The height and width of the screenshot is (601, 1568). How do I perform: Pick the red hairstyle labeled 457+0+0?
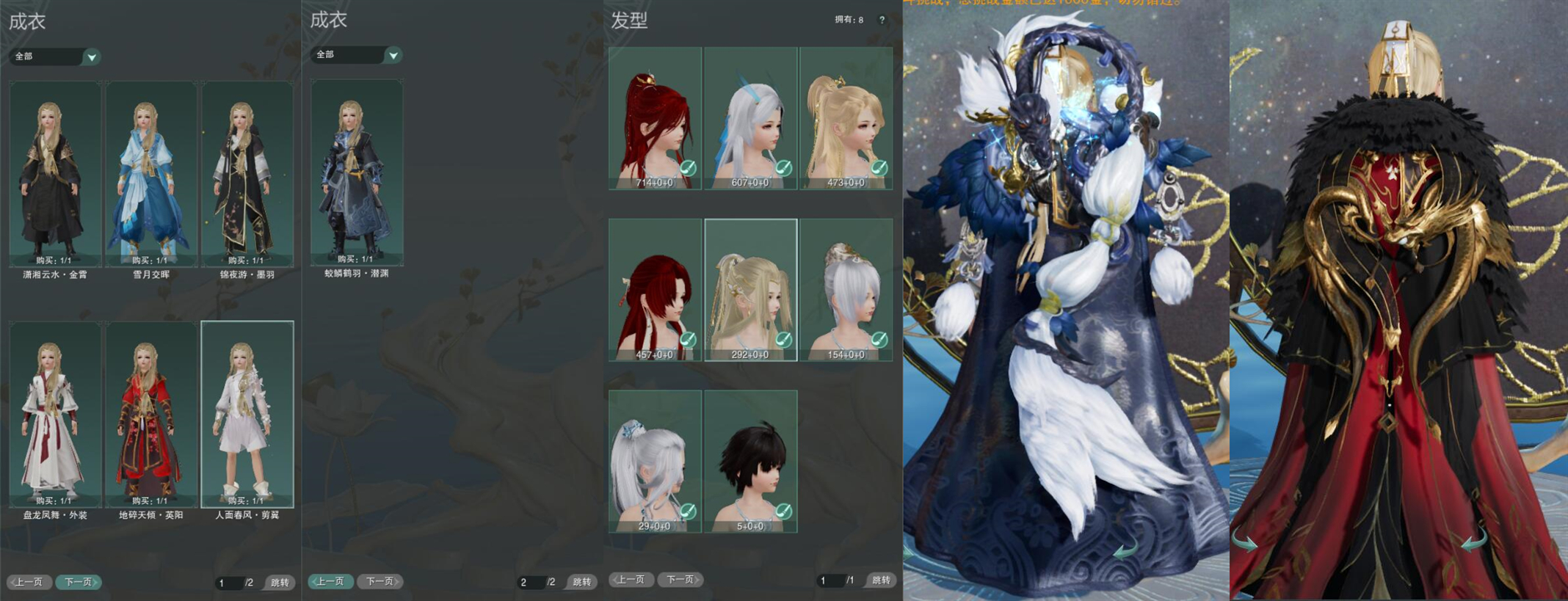click(655, 290)
